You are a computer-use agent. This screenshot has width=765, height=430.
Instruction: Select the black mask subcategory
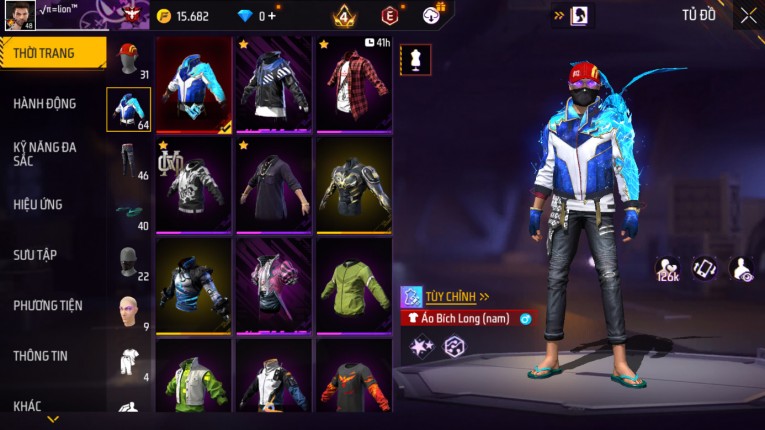point(128,262)
